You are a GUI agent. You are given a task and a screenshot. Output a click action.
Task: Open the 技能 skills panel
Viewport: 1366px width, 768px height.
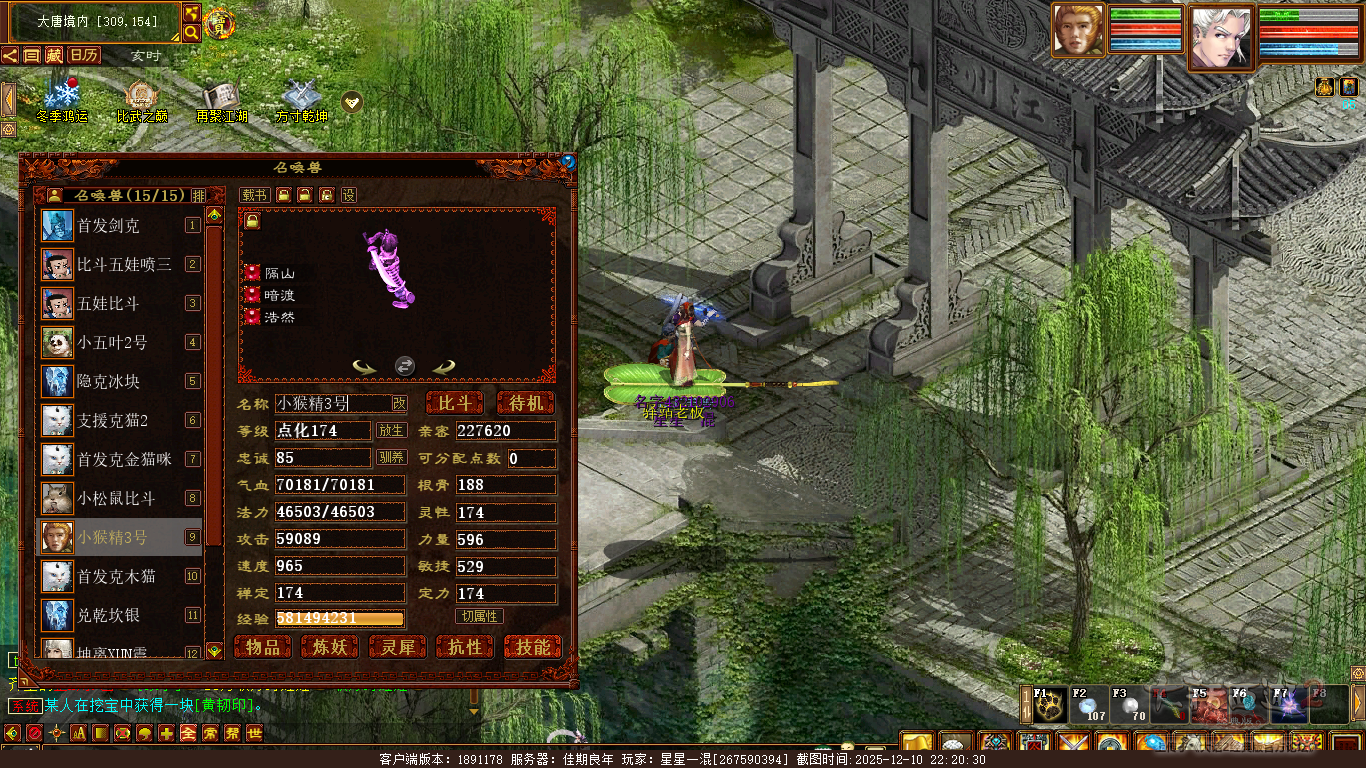click(533, 647)
